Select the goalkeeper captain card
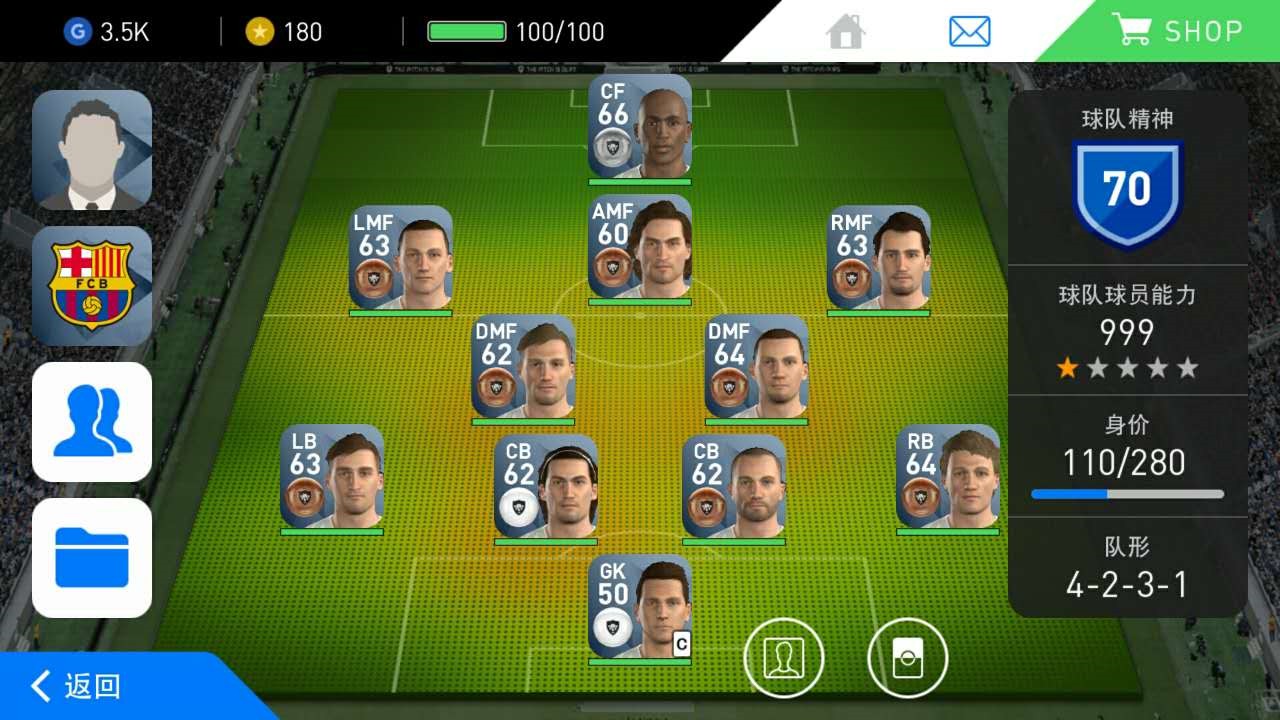This screenshot has height=720, width=1280. (640, 608)
